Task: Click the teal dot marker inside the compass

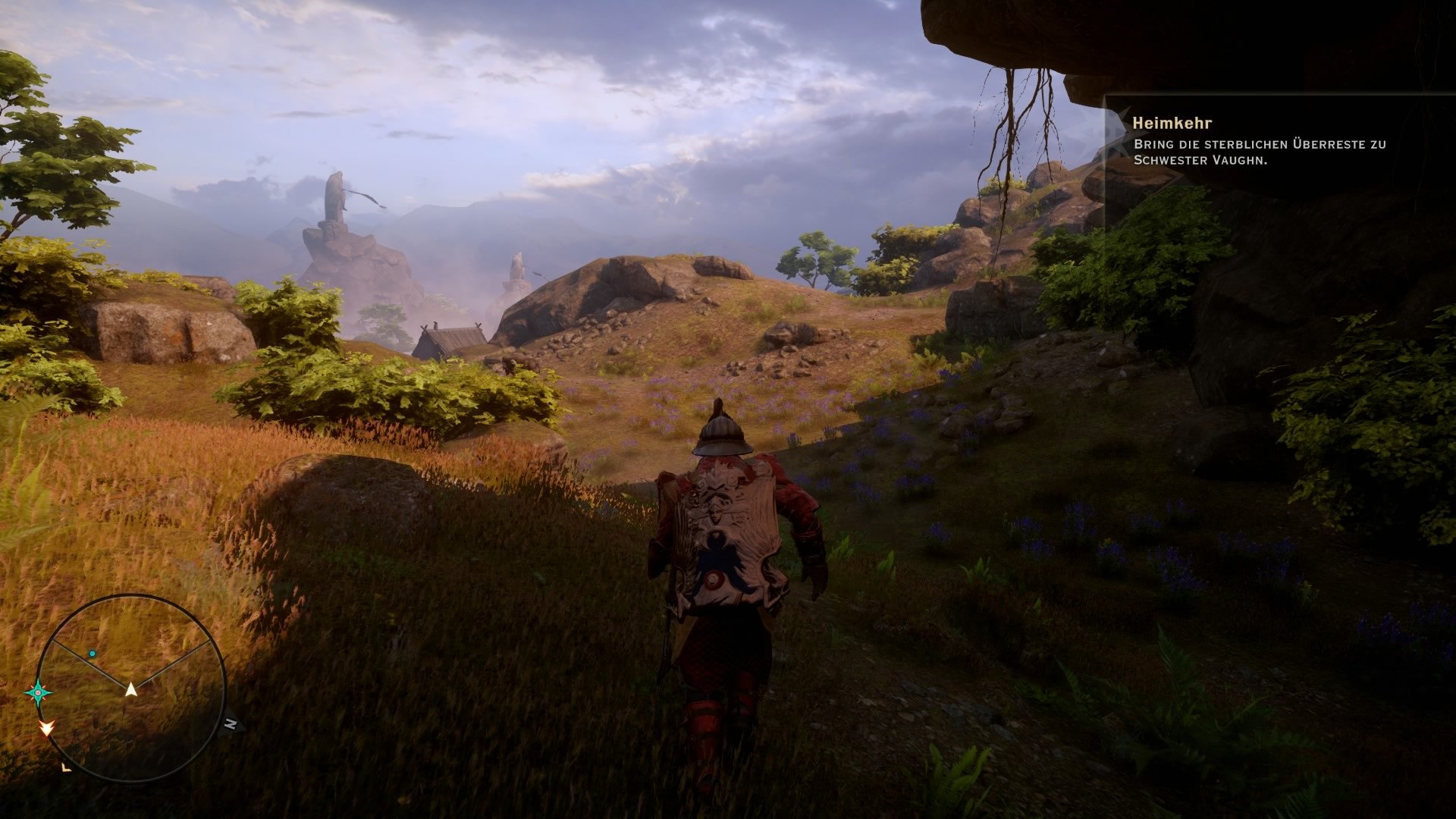Action: point(92,654)
